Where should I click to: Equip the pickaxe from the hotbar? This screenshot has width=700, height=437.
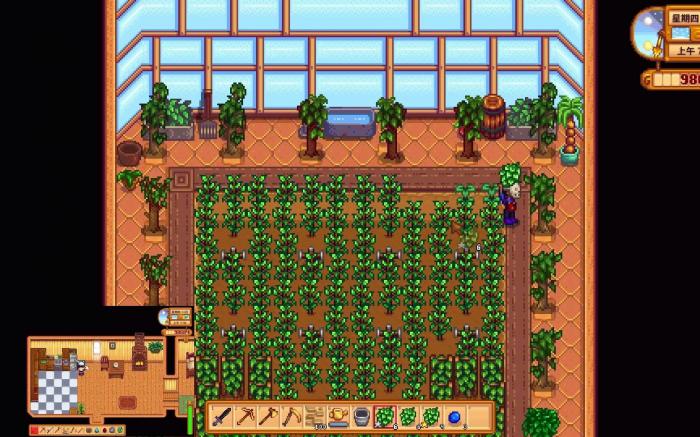coord(243,417)
